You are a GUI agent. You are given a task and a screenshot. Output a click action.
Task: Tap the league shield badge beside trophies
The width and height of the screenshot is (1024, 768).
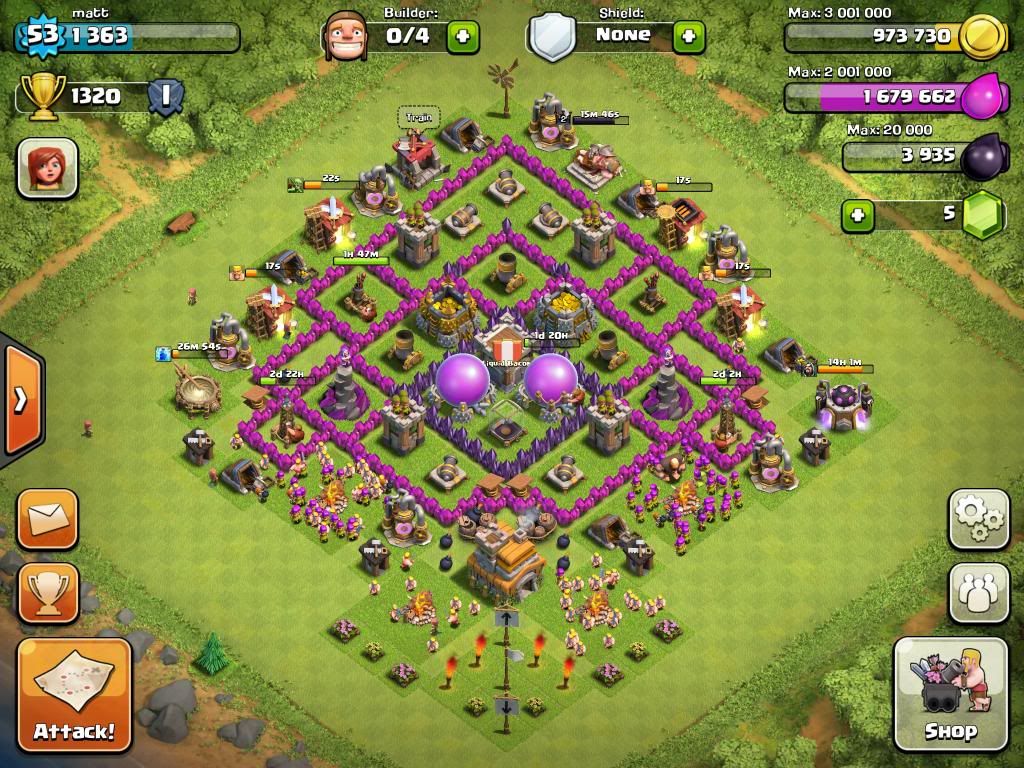(x=165, y=96)
